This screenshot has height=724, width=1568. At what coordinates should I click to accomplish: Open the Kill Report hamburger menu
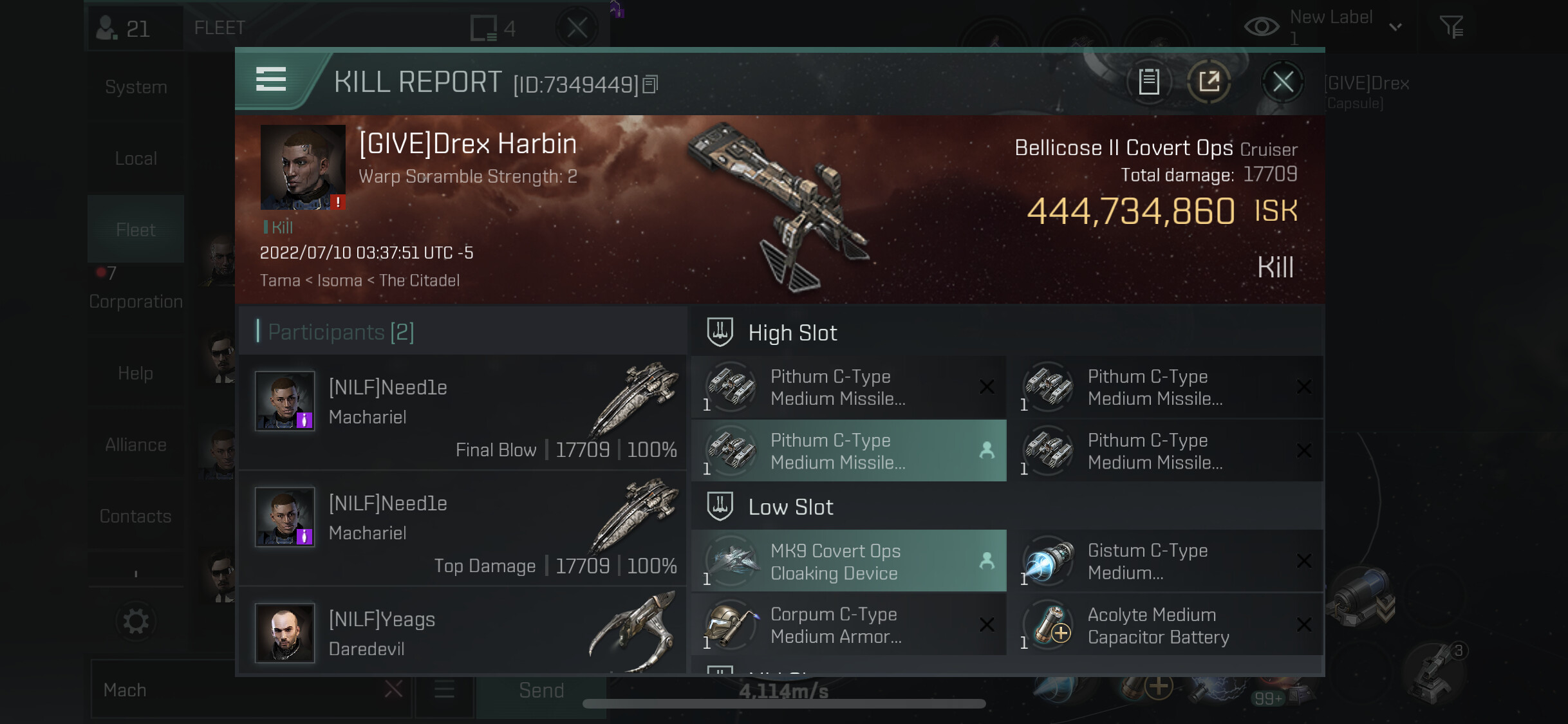pos(271,80)
